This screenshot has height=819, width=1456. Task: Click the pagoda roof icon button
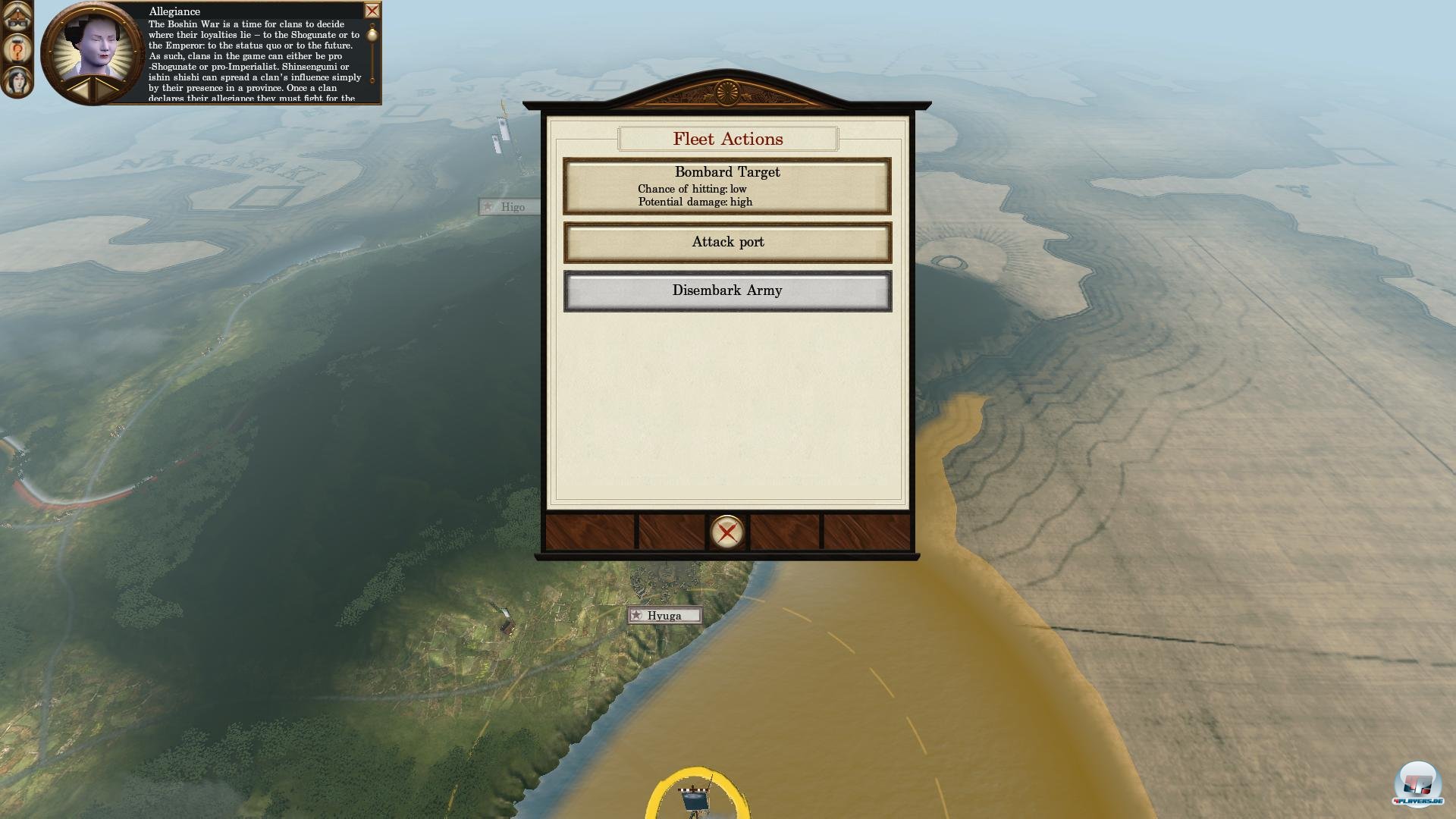[17, 17]
